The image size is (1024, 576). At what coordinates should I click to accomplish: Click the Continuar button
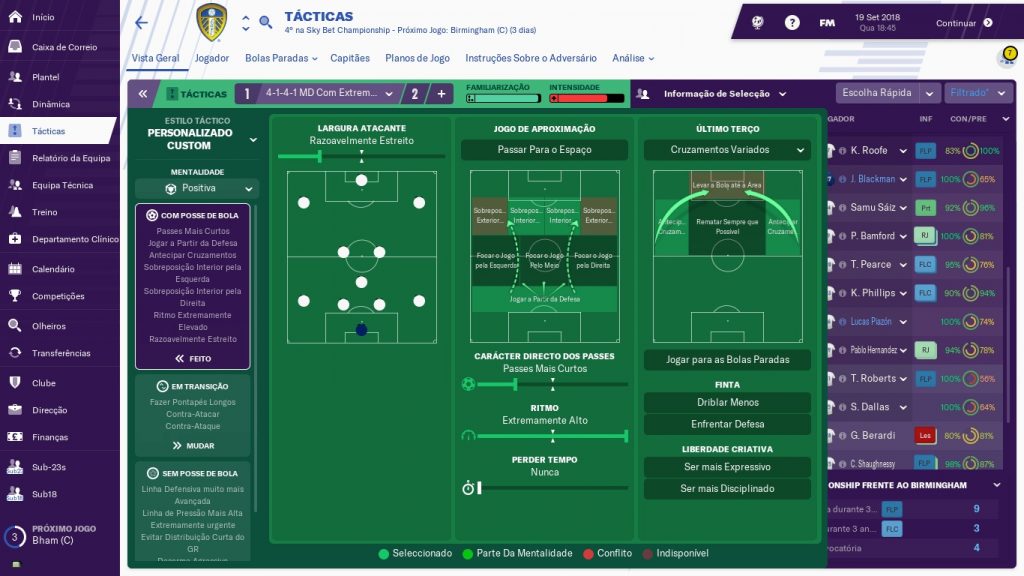[x=964, y=23]
